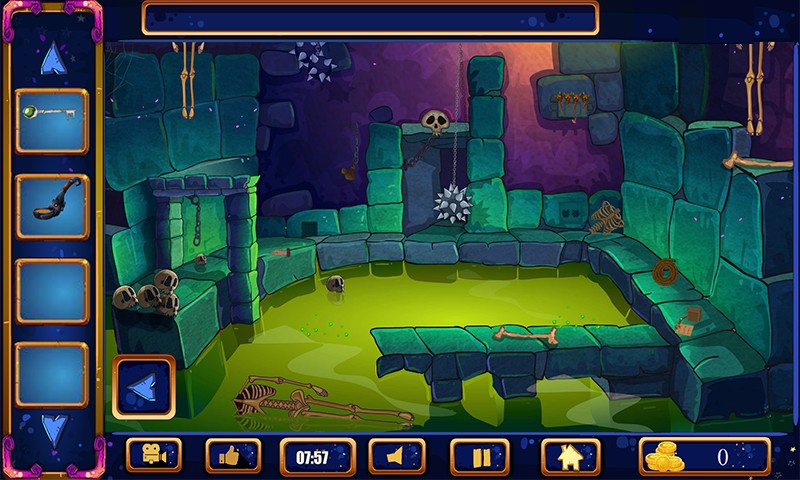Screen dimensions: 800x480
Task: Pause the game
Action: coord(479,456)
